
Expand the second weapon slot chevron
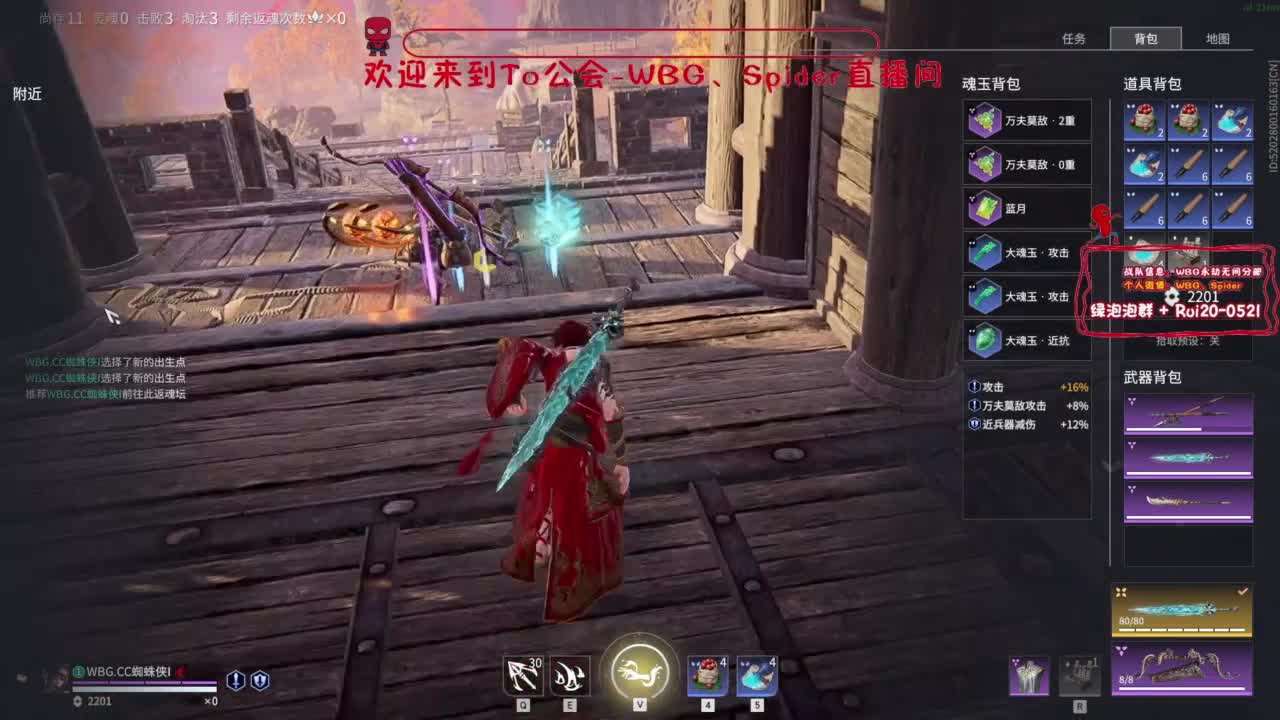tap(1133, 446)
